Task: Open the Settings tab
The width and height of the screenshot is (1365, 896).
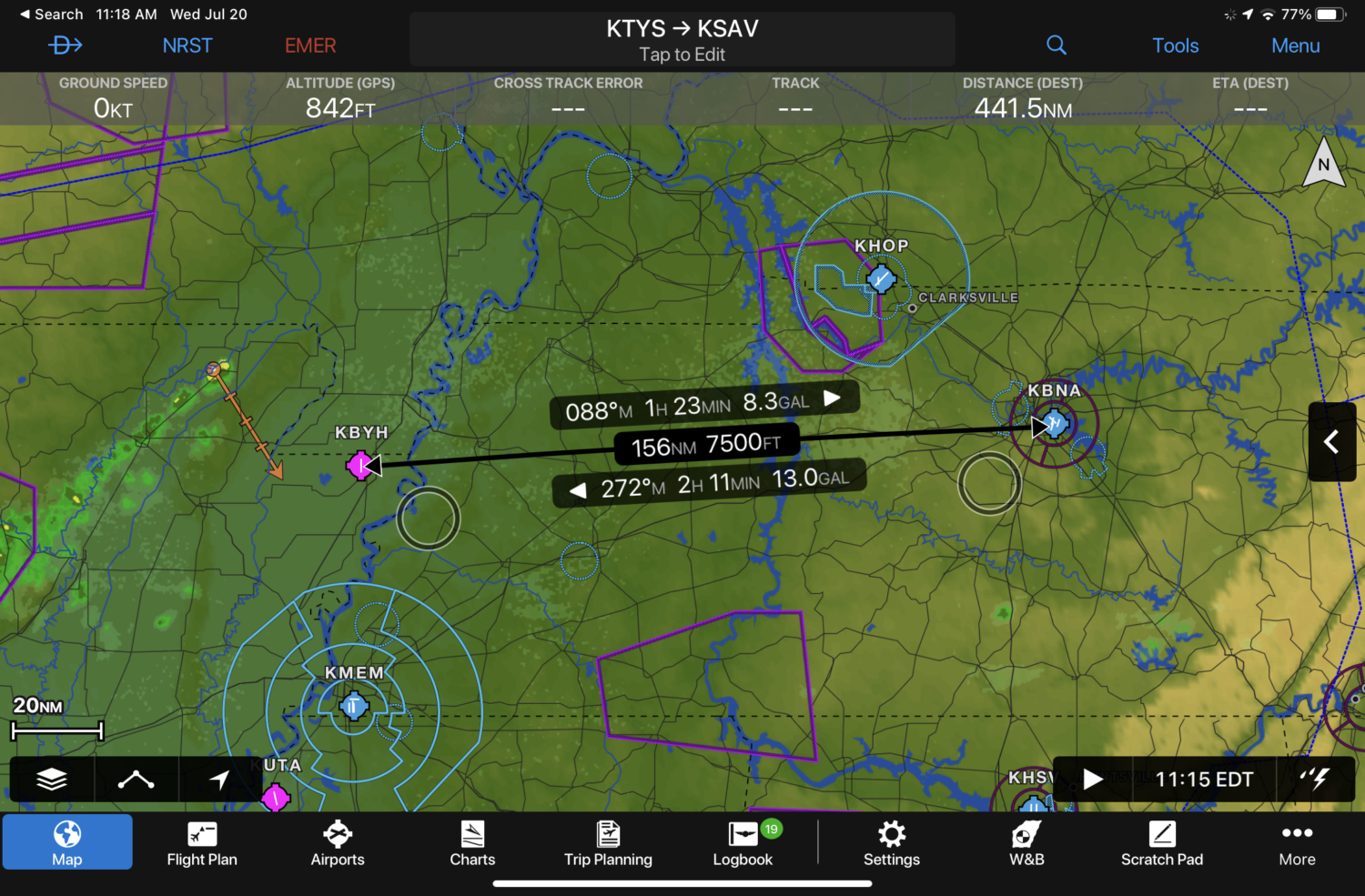Action: pyautogui.click(x=891, y=841)
